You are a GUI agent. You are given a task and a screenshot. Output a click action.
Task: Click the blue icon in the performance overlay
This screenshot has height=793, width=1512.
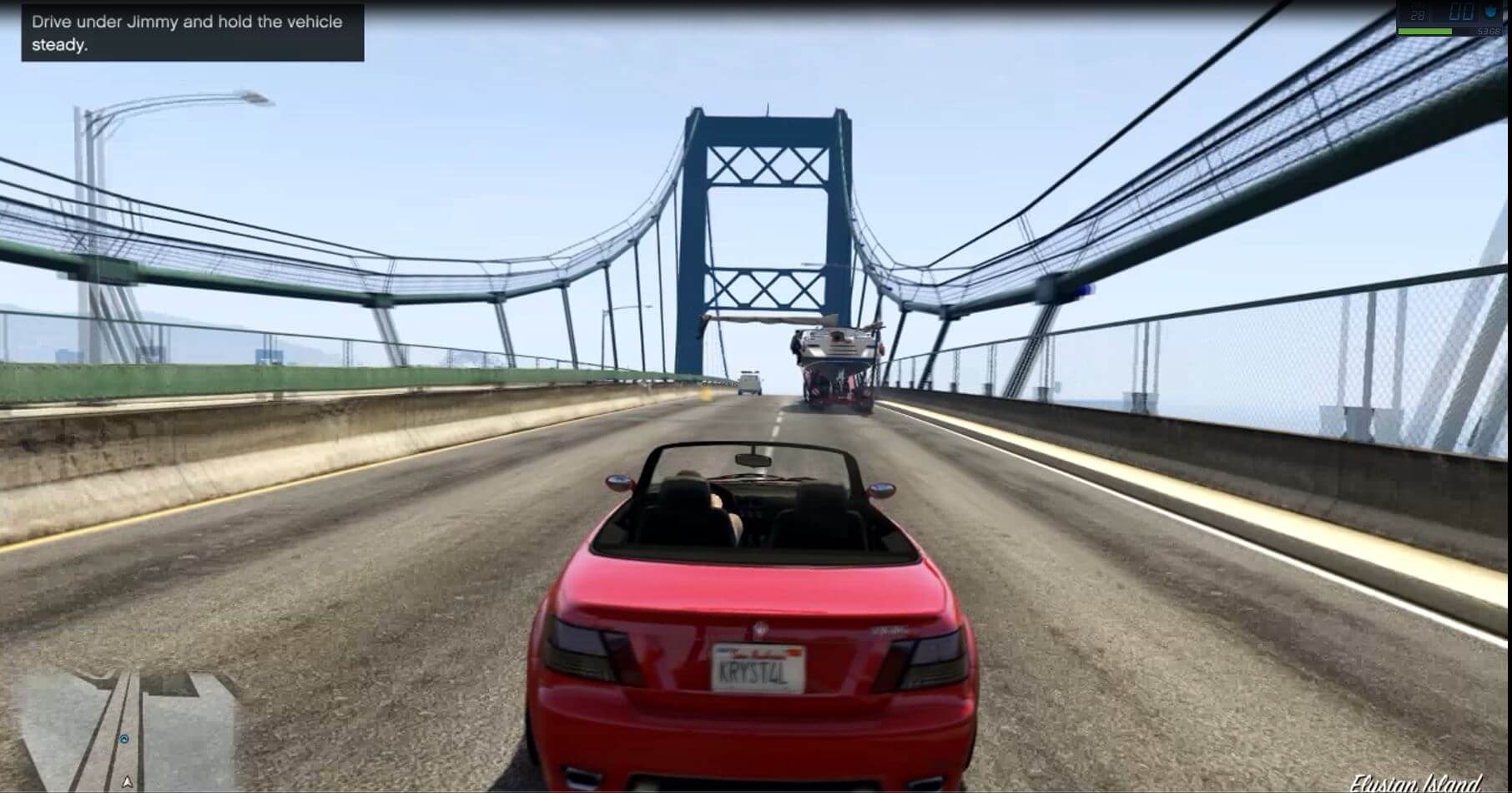(1490, 11)
